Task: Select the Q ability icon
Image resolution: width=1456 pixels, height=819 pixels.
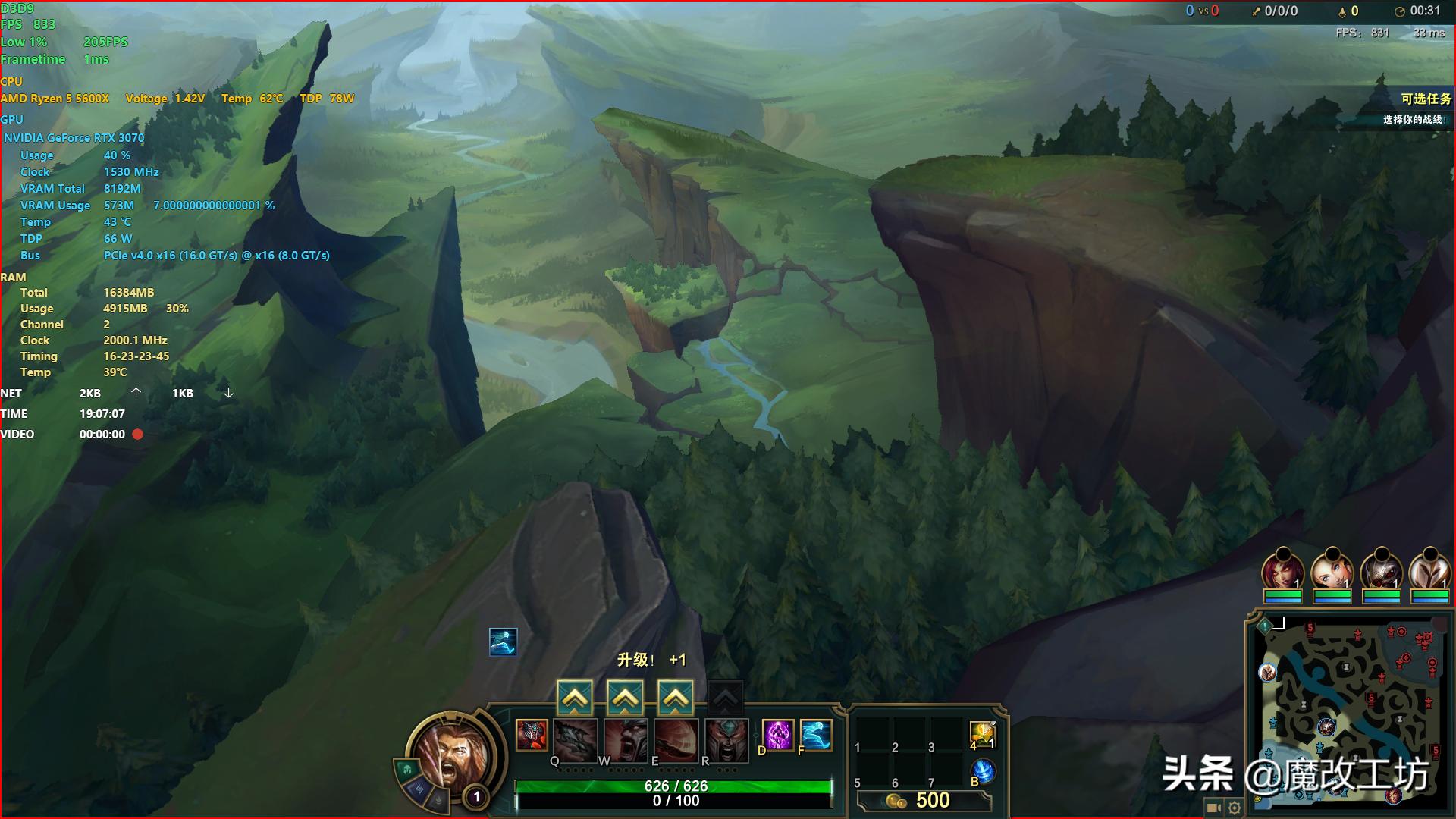Action: [576, 738]
